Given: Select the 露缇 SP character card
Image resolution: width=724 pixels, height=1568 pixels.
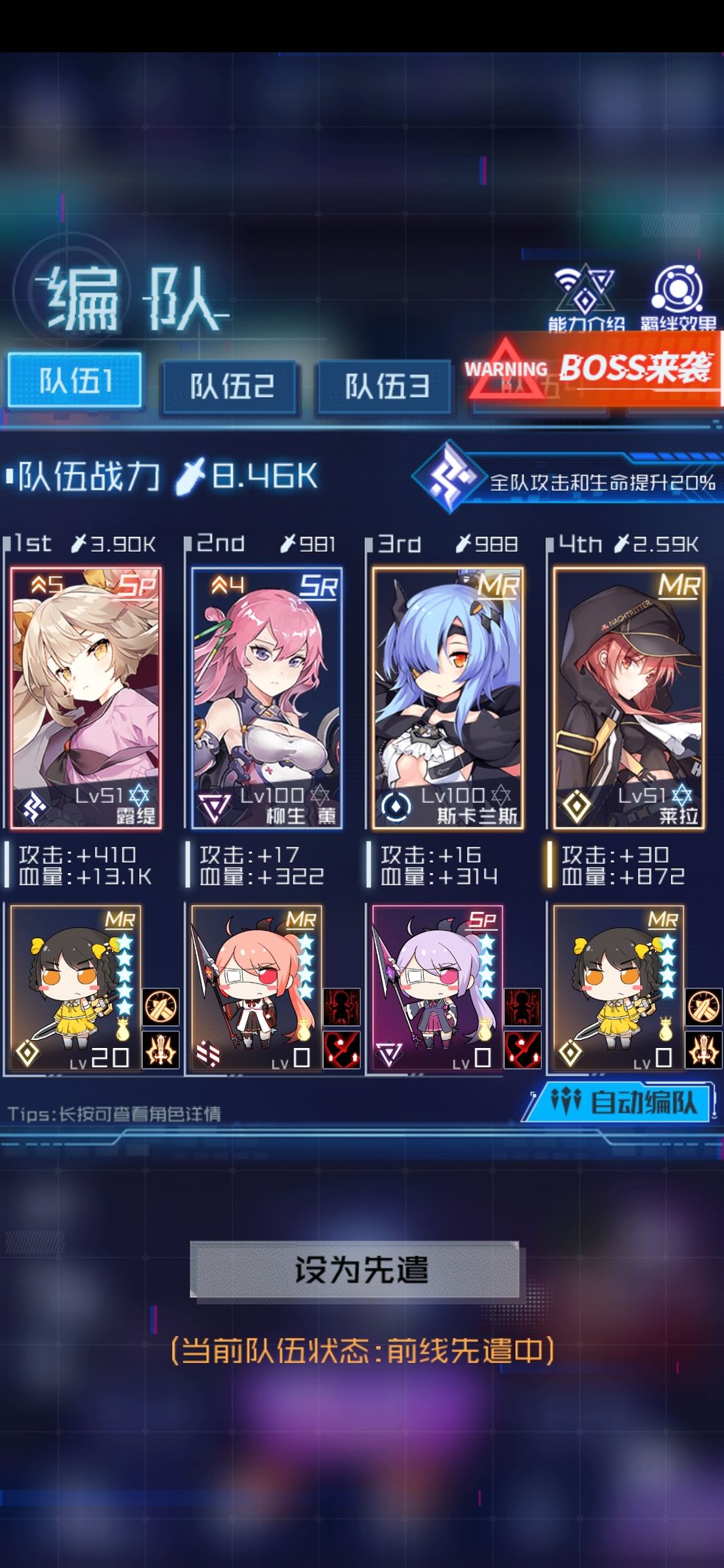Looking at the screenshot, I should (x=86, y=697).
